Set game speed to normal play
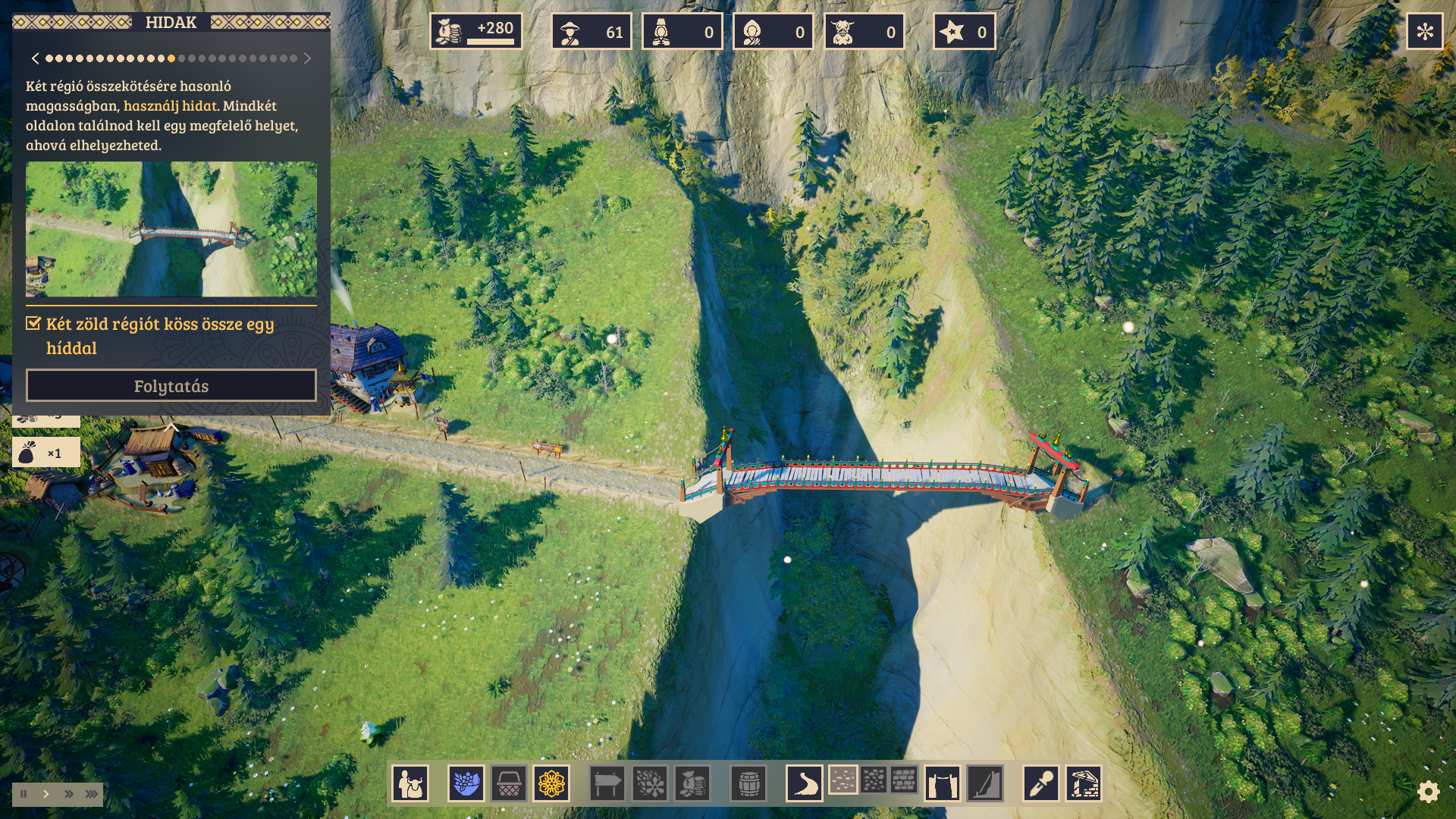This screenshot has height=819, width=1456. [46, 794]
